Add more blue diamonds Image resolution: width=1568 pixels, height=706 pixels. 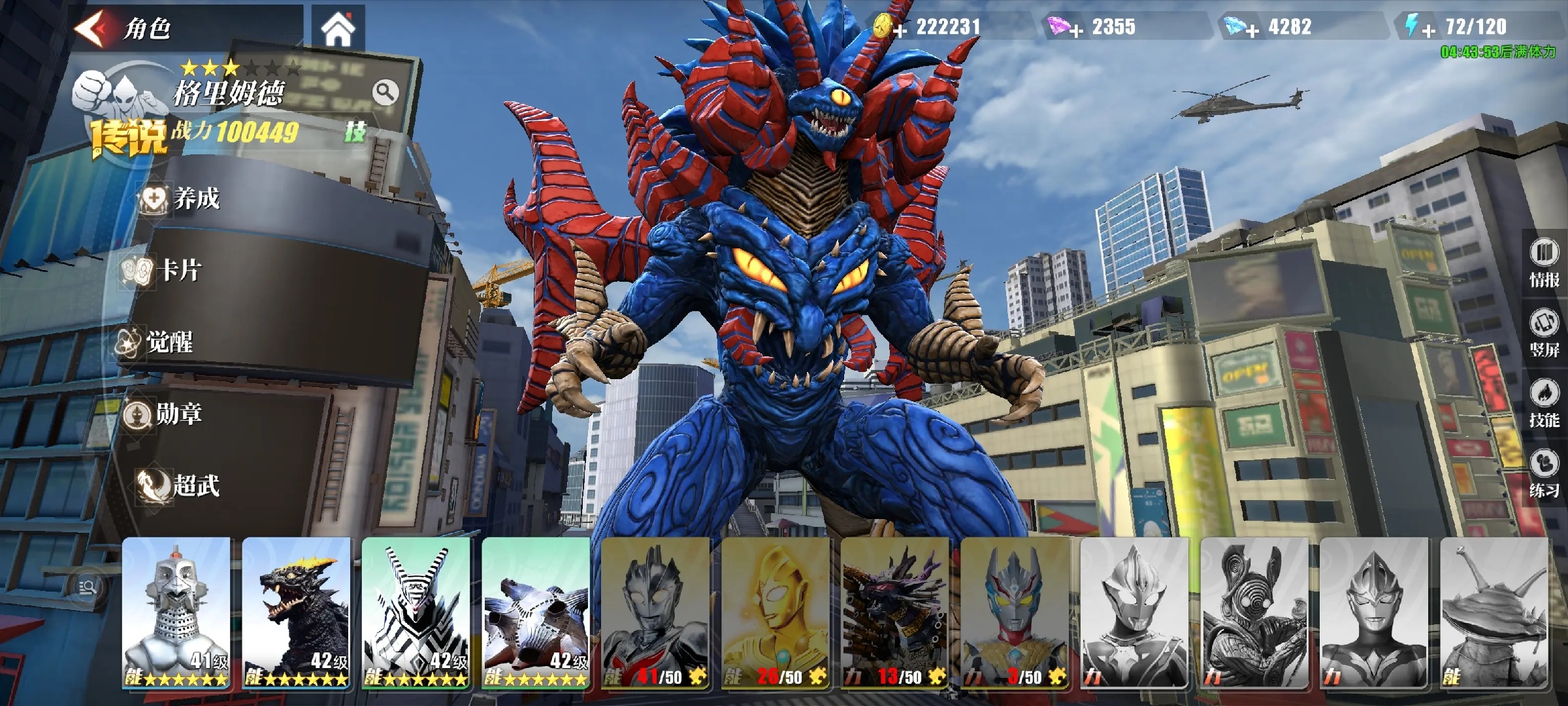coord(1252,30)
